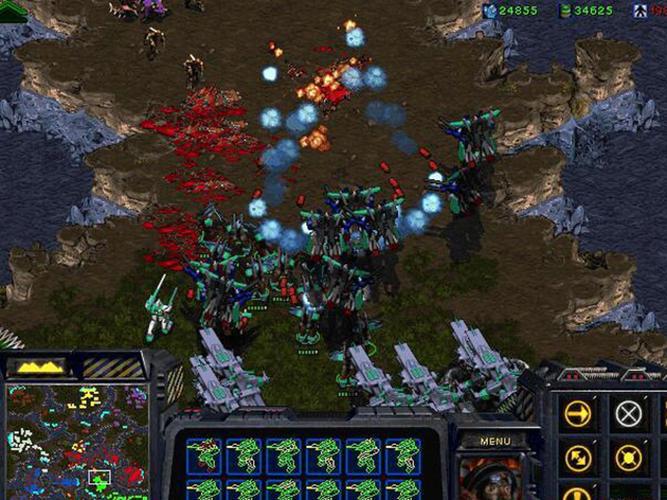667x500 pixels.
Task: Choose the Hold Position command button
Action: coord(628,458)
